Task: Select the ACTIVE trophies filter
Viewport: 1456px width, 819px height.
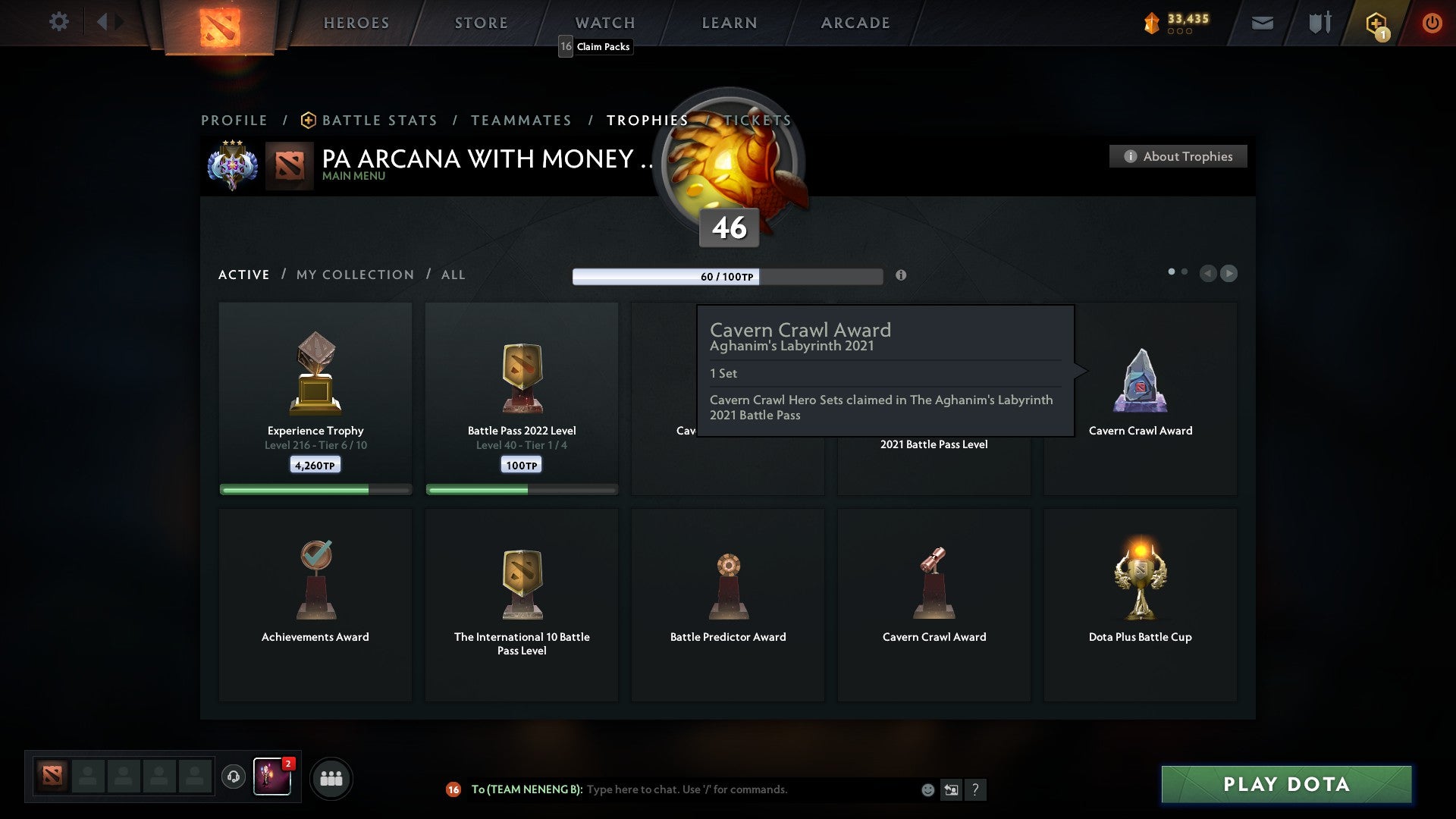Action: [243, 275]
